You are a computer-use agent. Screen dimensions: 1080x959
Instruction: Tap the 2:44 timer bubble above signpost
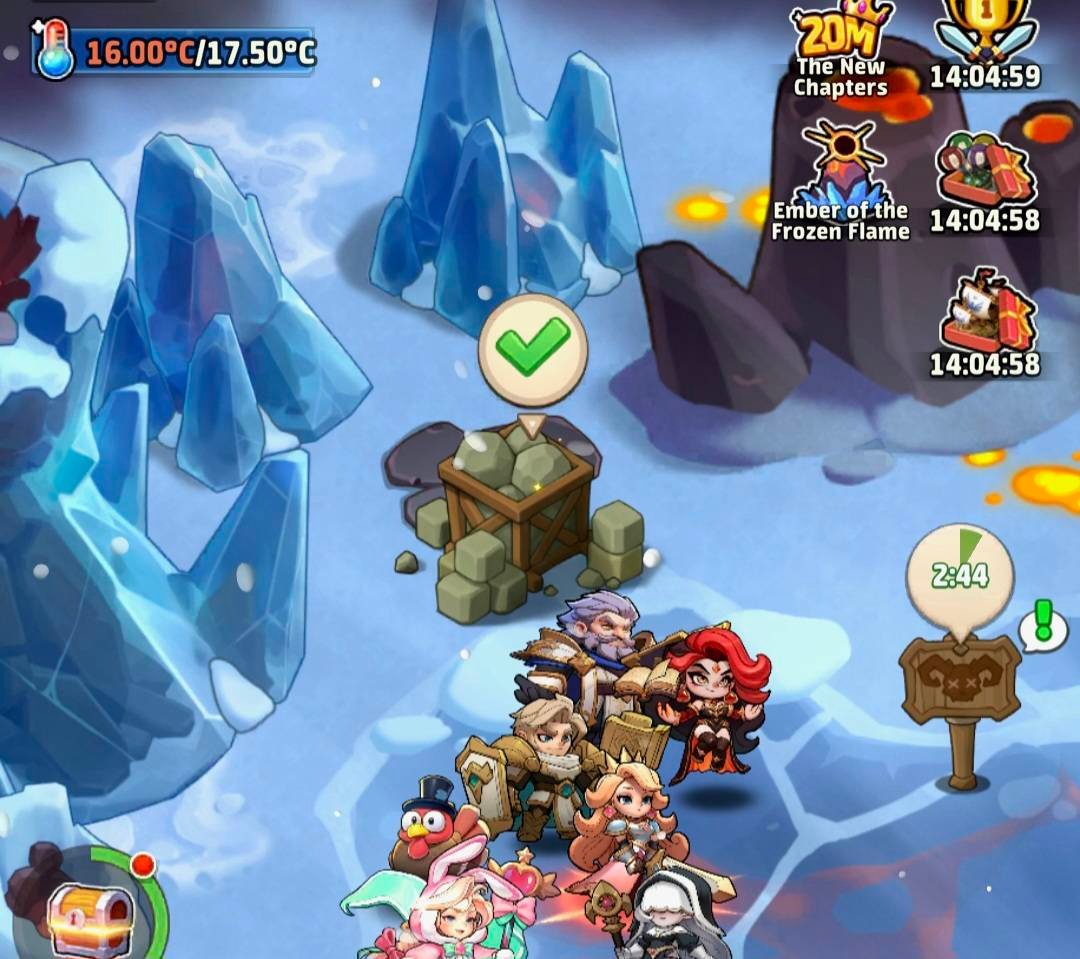(x=960, y=575)
